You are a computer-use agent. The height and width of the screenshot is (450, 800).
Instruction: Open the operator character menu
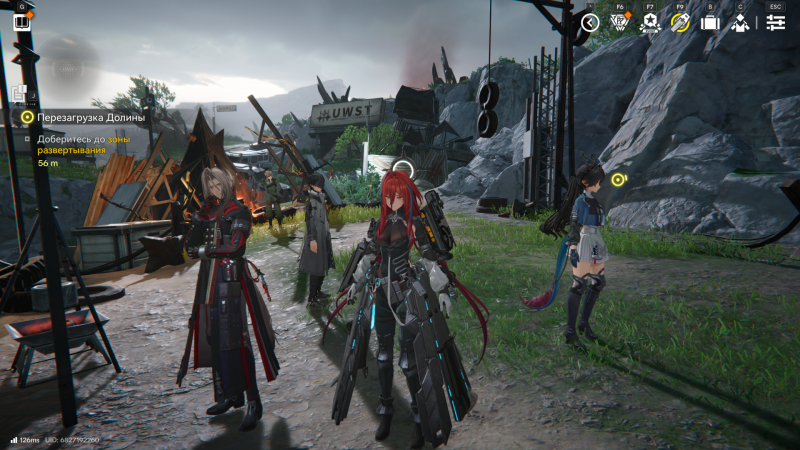click(740, 22)
